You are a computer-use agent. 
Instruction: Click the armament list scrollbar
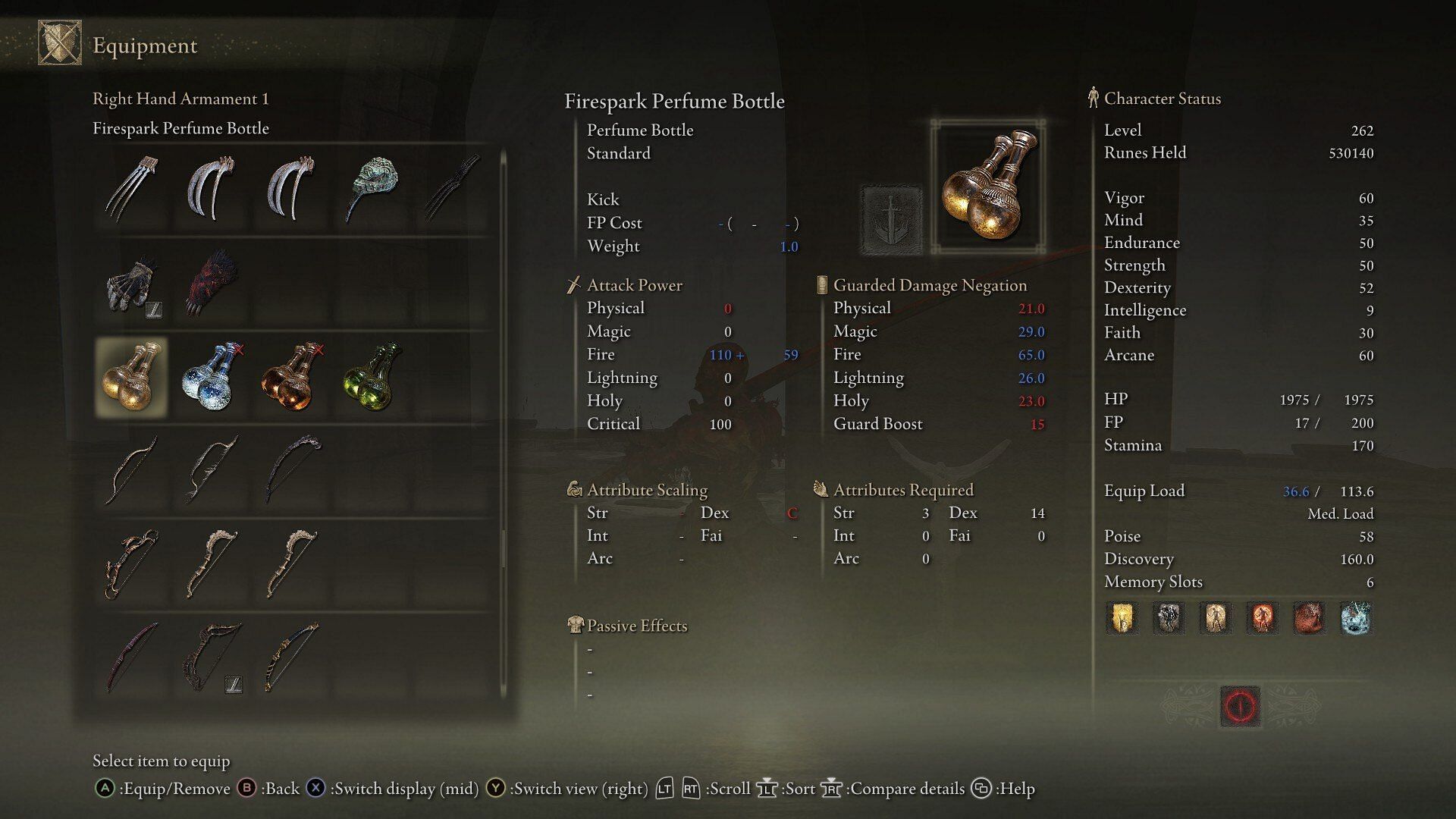[502, 425]
